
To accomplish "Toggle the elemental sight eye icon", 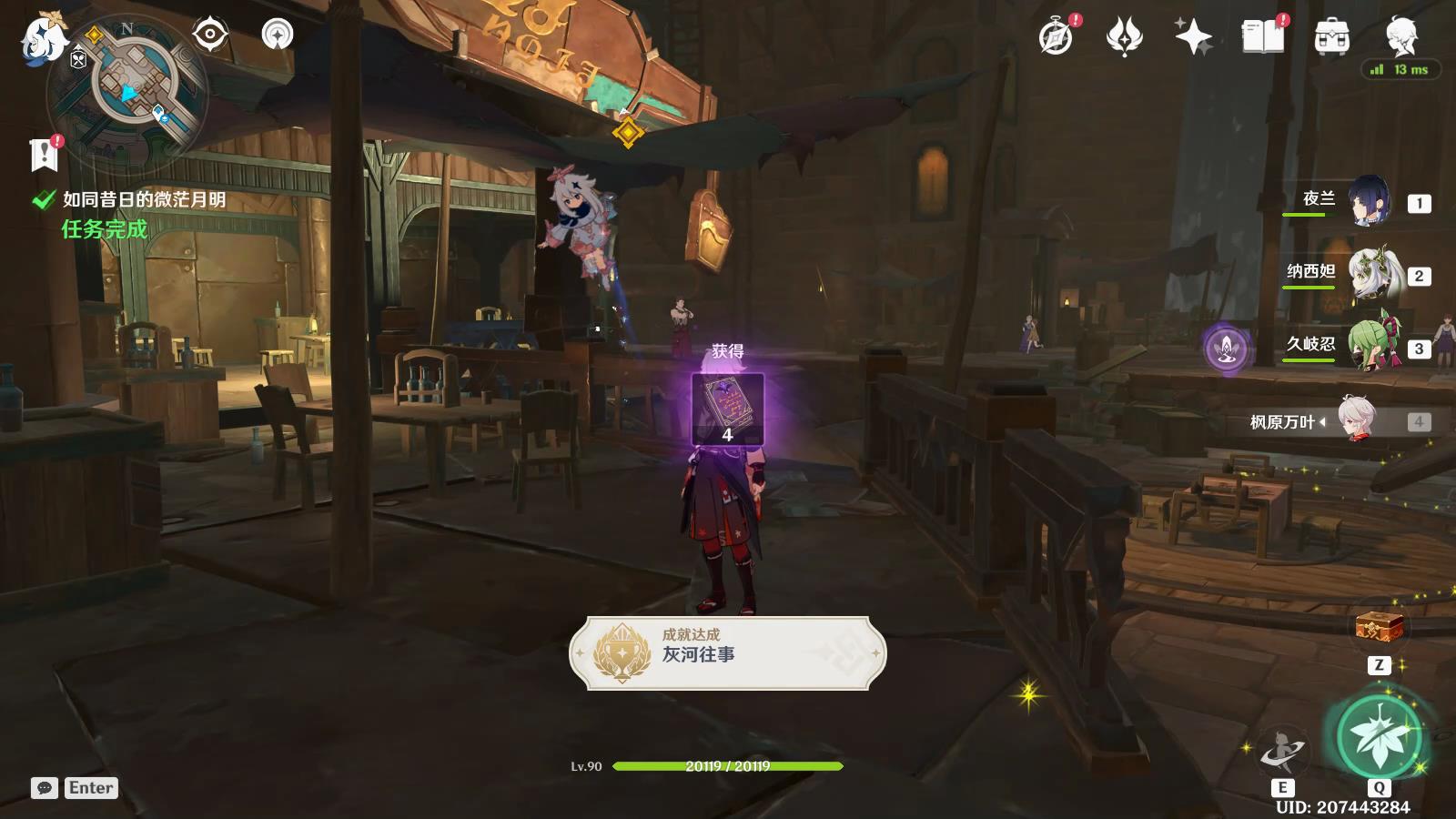I will click(210, 35).
